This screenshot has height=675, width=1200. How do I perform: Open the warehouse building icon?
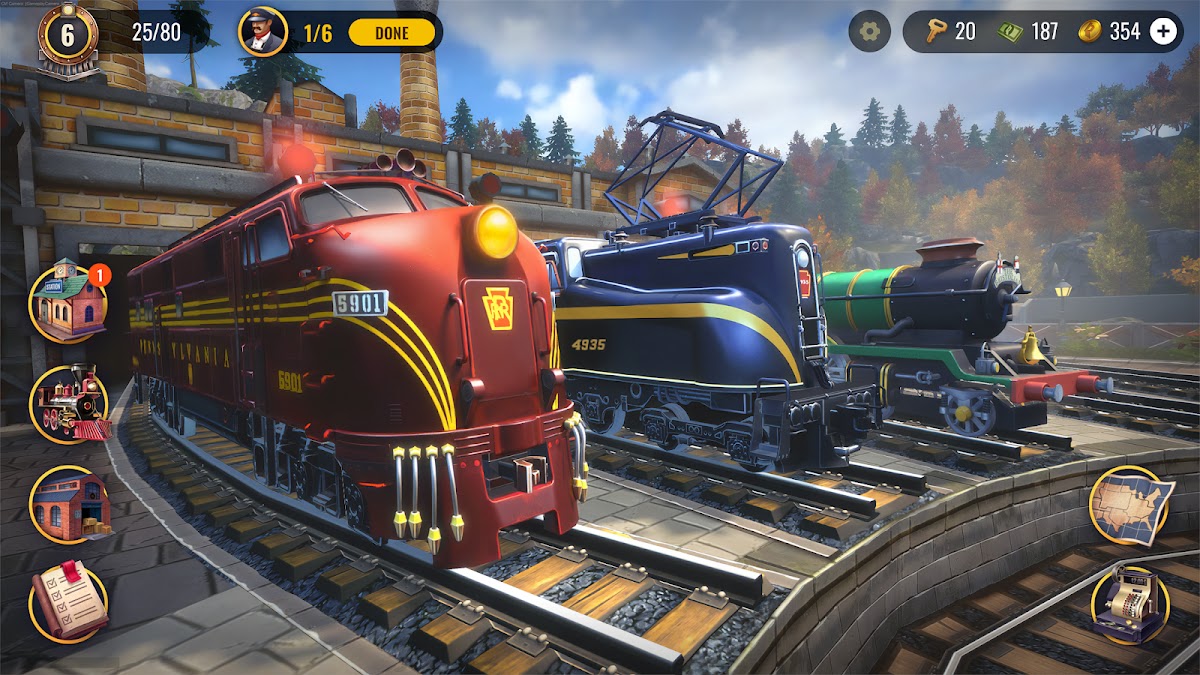pyautogui.click(x=69, y=505)
